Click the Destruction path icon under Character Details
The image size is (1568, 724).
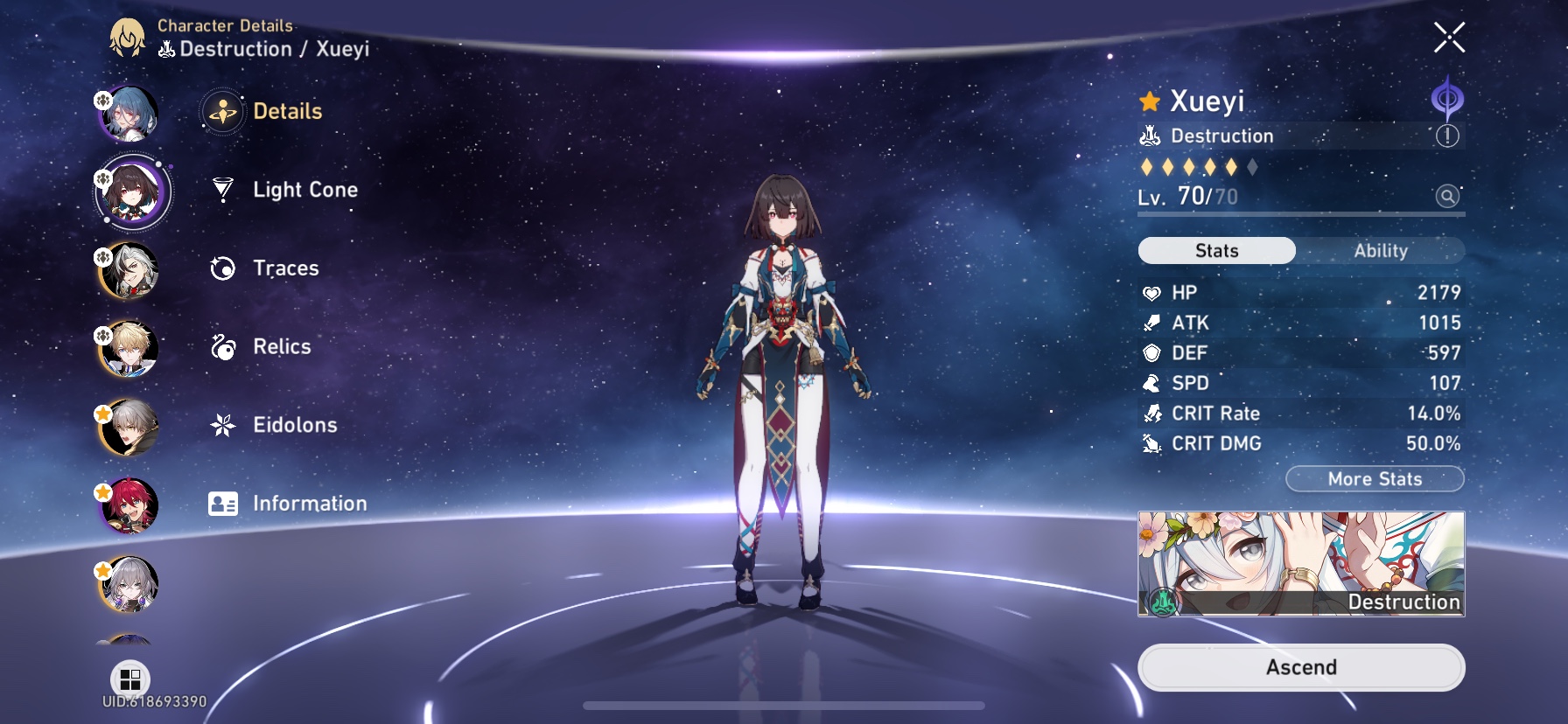(x=166, y=50)
